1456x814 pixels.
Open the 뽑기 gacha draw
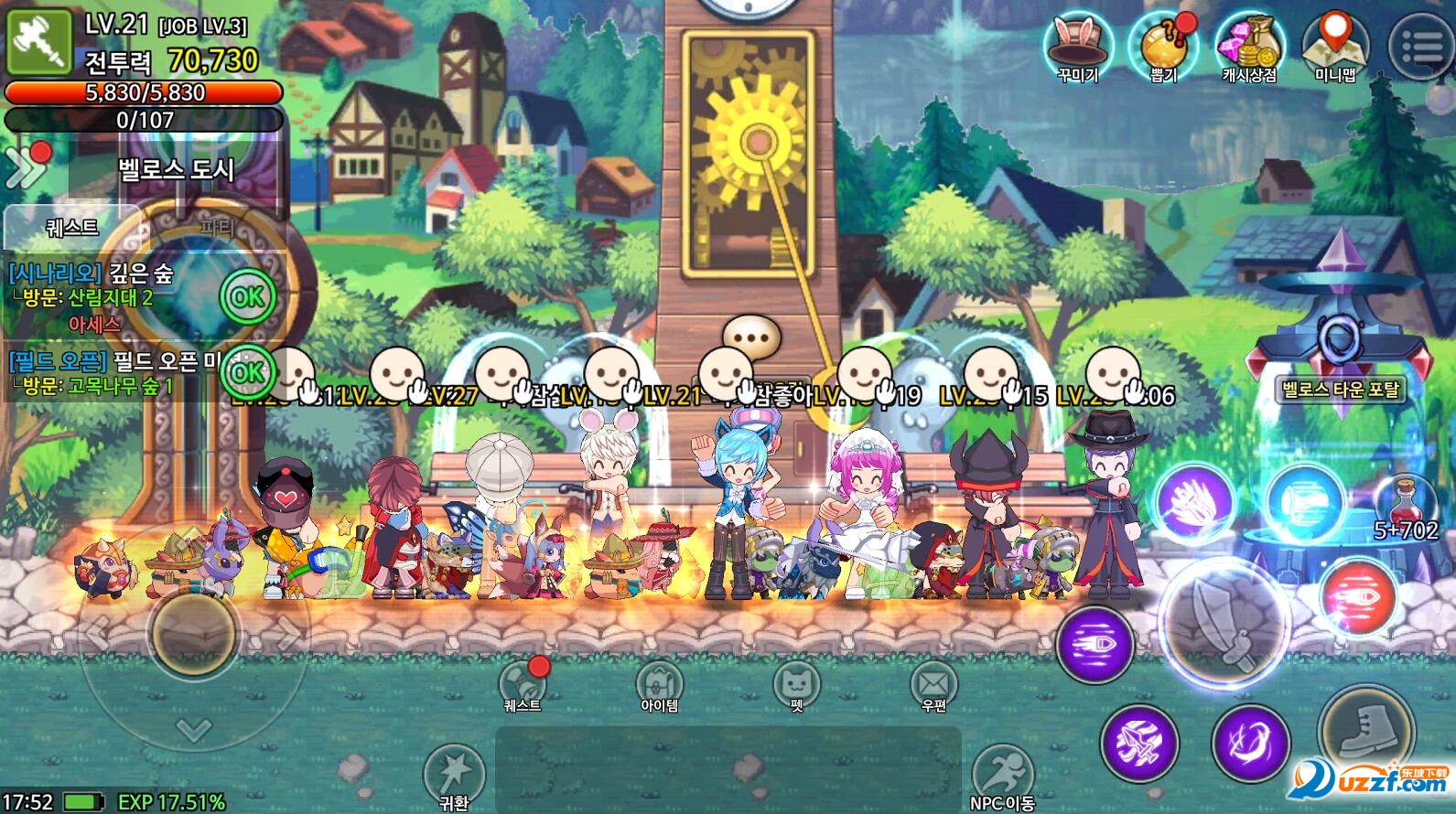tap(1163, 44)
